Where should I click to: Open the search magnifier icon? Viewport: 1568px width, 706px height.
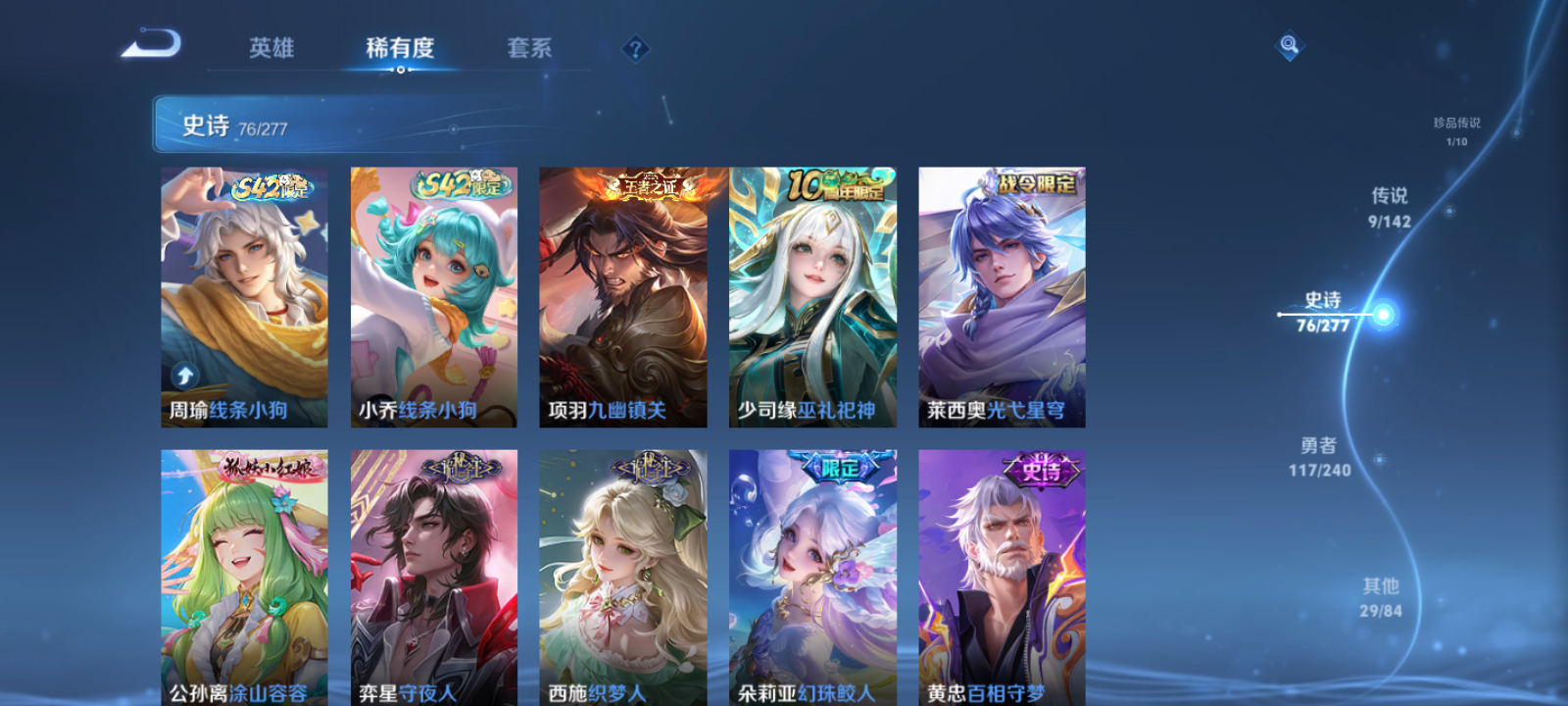1289,43
